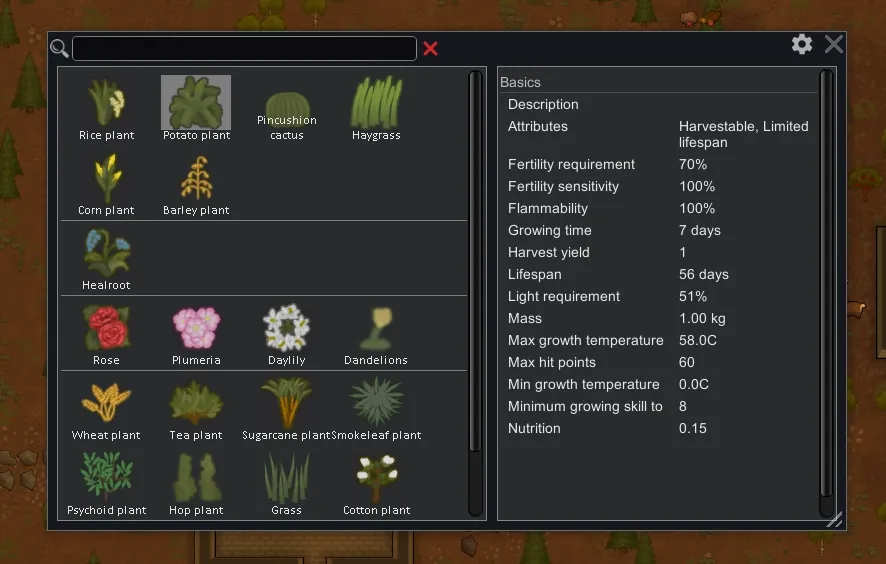Click the search text field

(244, 48)
